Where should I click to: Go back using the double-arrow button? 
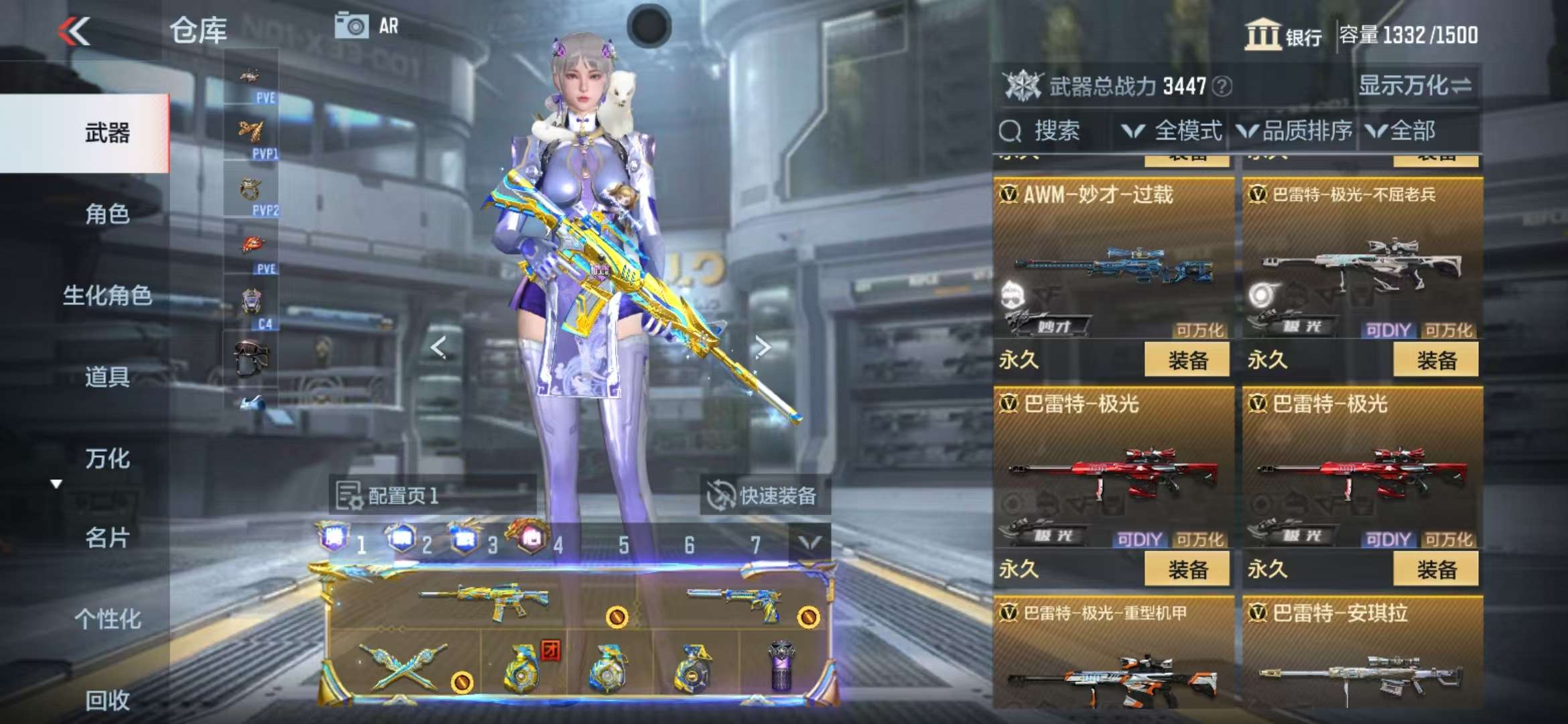[x=74, y=32]
